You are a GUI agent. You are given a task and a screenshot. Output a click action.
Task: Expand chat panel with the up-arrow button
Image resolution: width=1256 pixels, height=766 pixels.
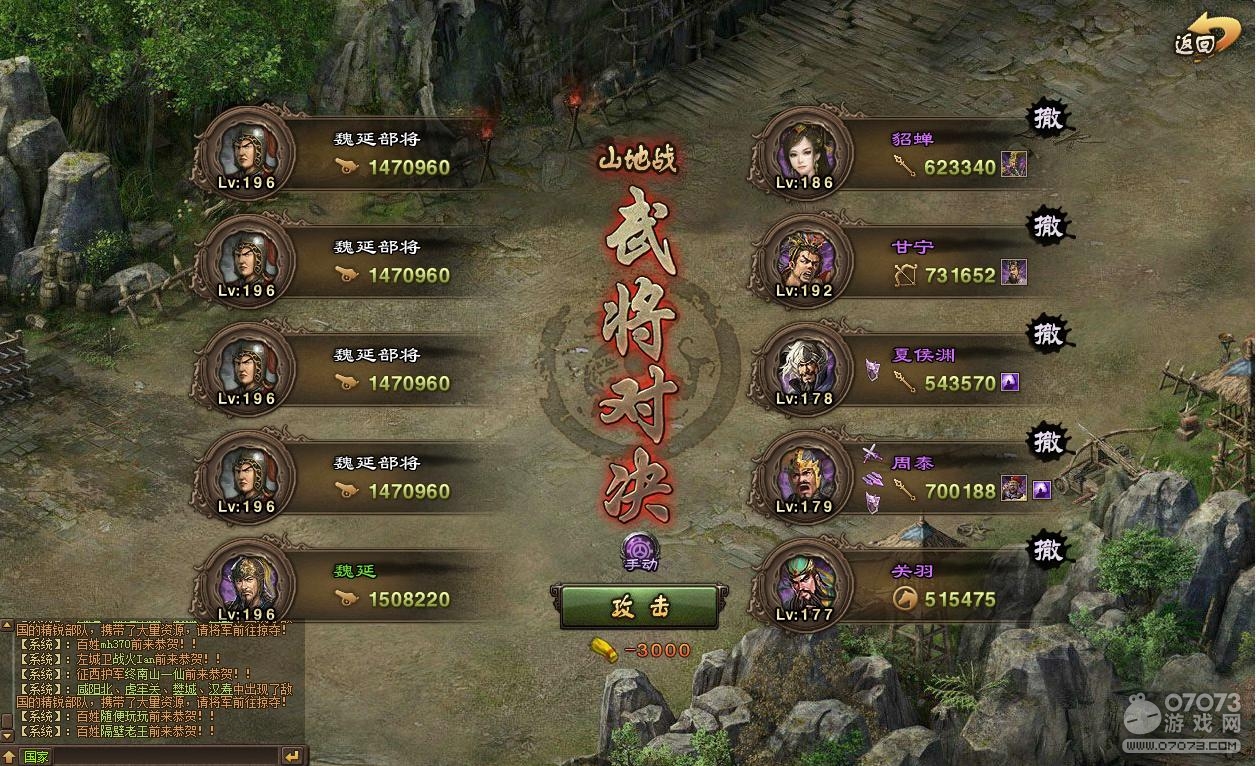[x=8, y=756]
